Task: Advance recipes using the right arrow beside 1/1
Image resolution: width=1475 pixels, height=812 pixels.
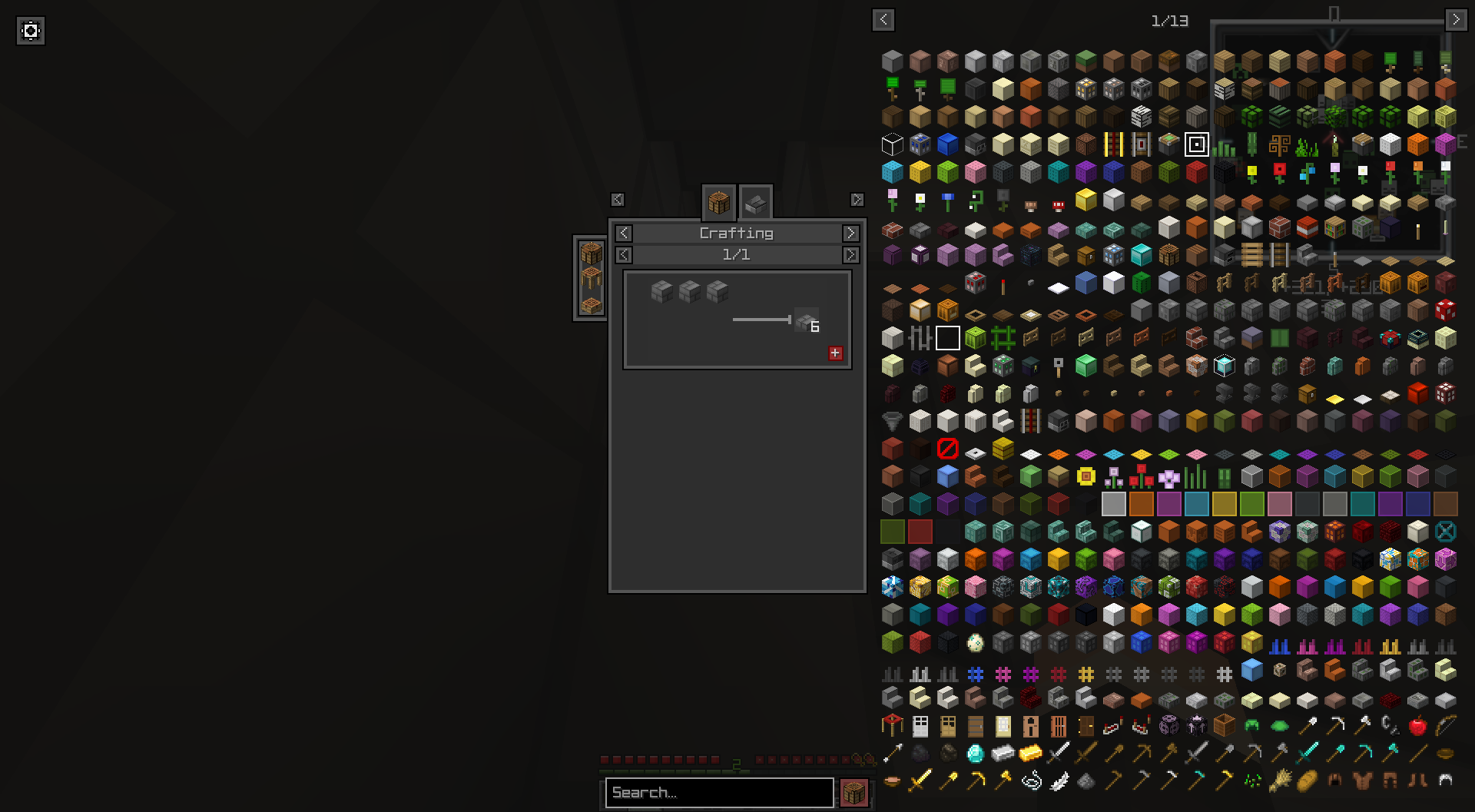Action: (x=850, y=254)
